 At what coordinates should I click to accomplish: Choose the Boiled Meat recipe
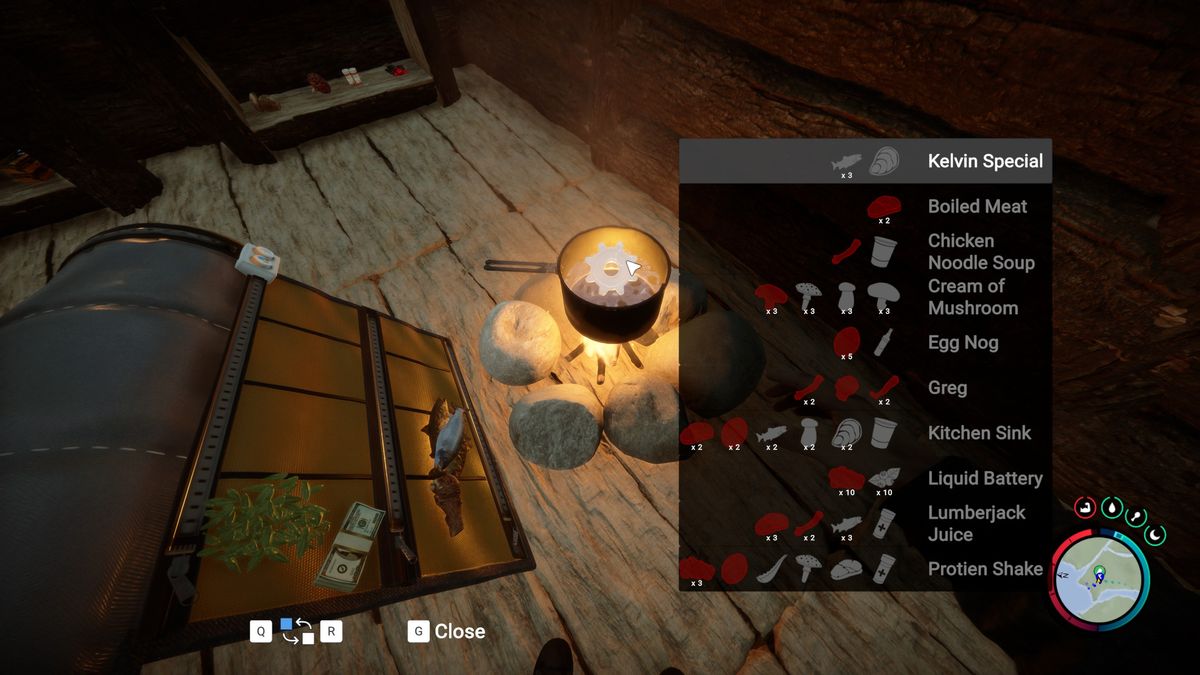[x=977, y=206]
